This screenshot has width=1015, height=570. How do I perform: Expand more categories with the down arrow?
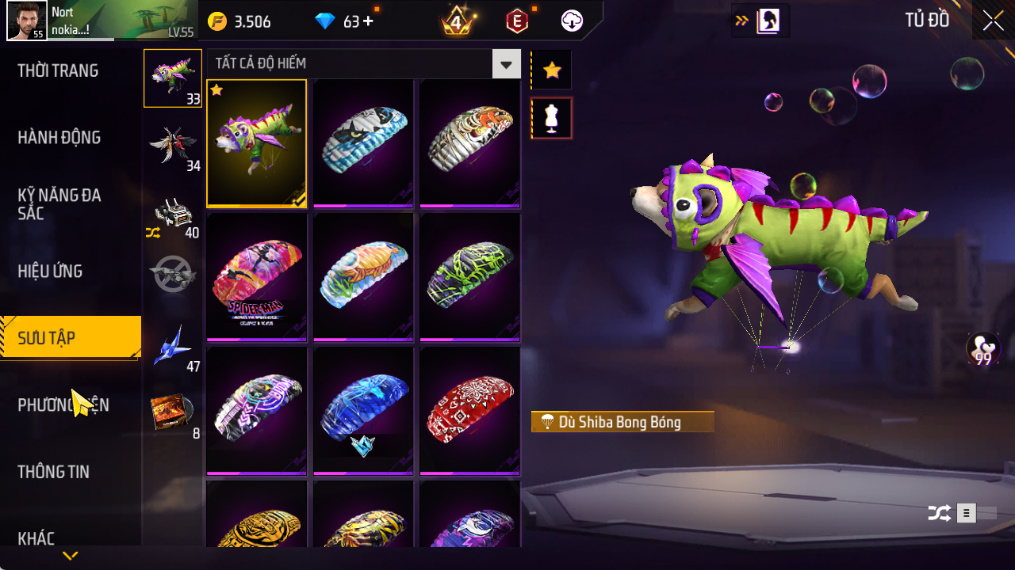pyautogui.click(x=70, y=556)
